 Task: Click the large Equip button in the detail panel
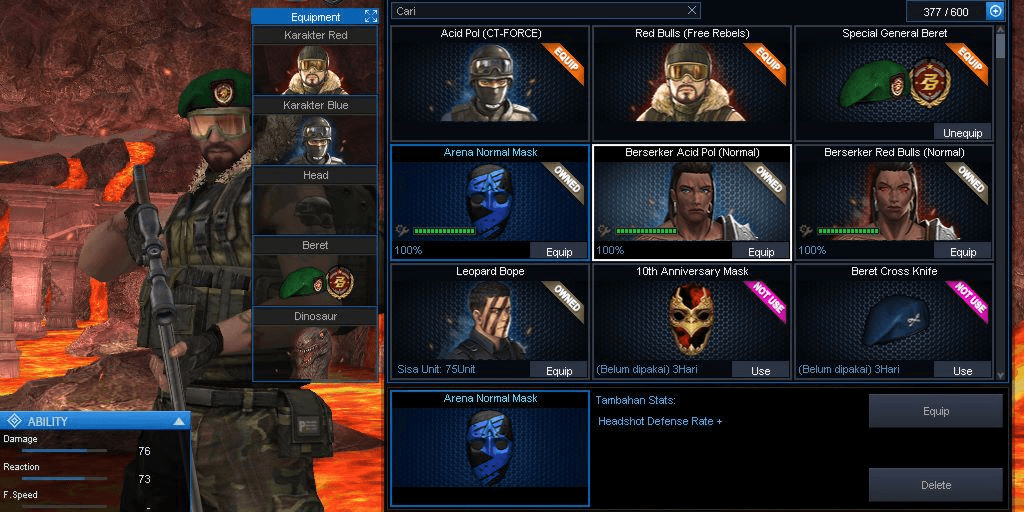(x=935, y=411)
